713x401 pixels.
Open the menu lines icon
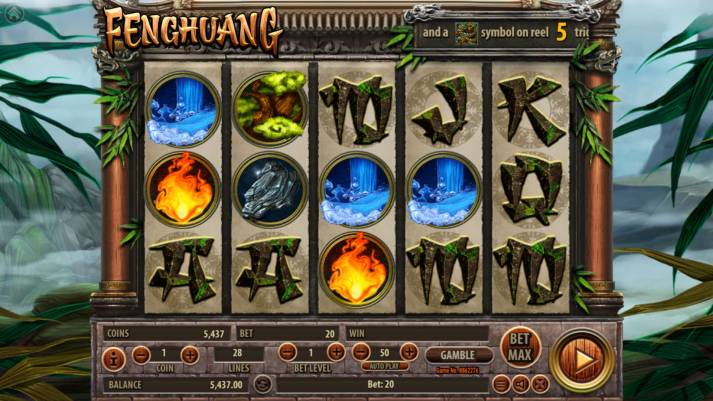pyautogui.click(x=502, y=384)
